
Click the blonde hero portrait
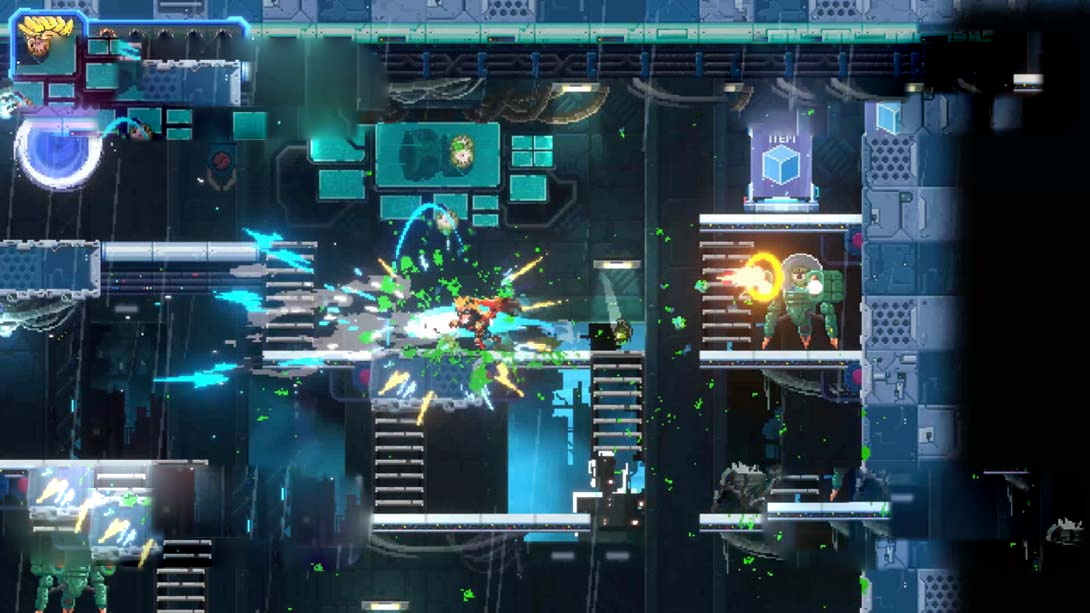(45, 43)
